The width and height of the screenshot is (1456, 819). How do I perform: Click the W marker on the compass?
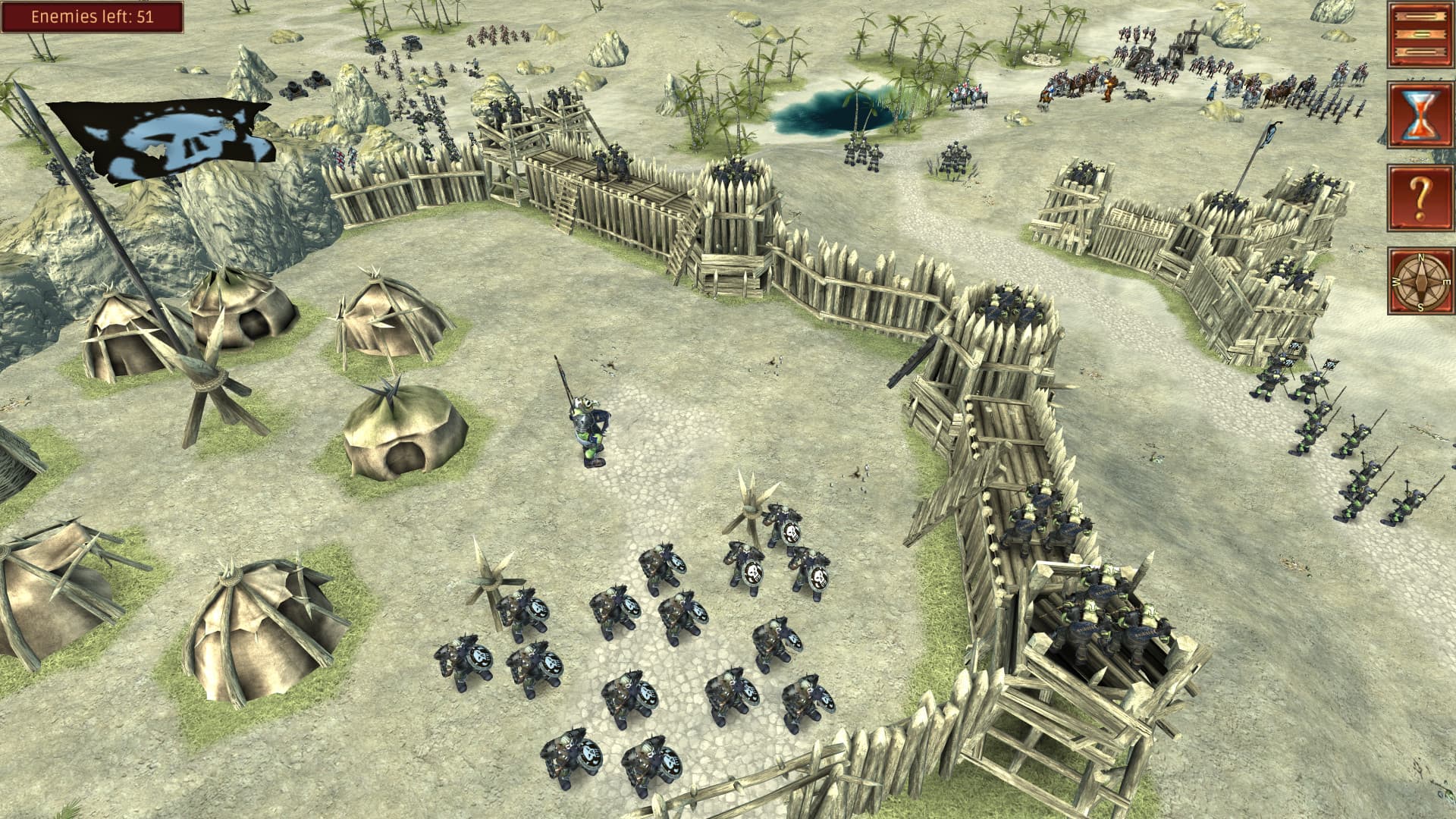1396,282
